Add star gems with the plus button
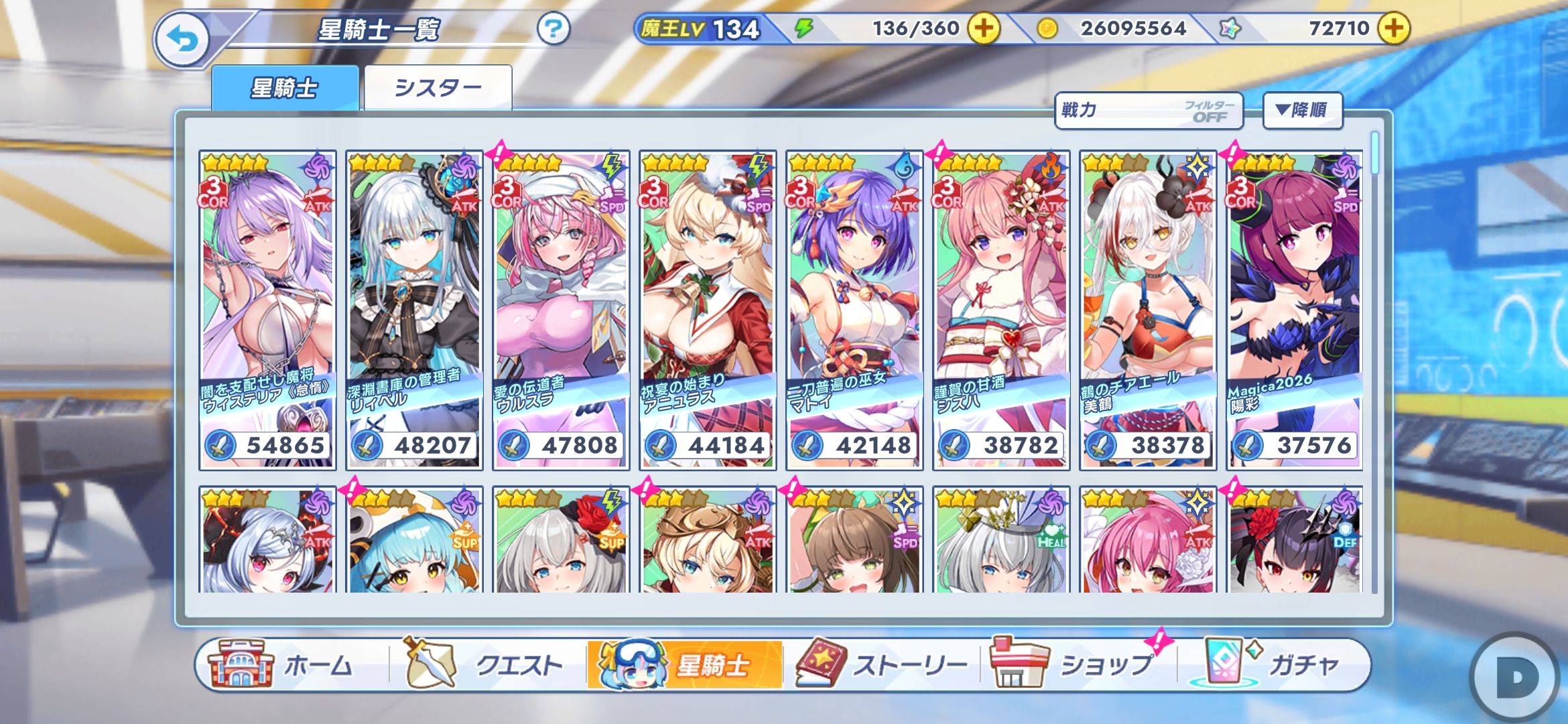 click(x=1394, y=28)
